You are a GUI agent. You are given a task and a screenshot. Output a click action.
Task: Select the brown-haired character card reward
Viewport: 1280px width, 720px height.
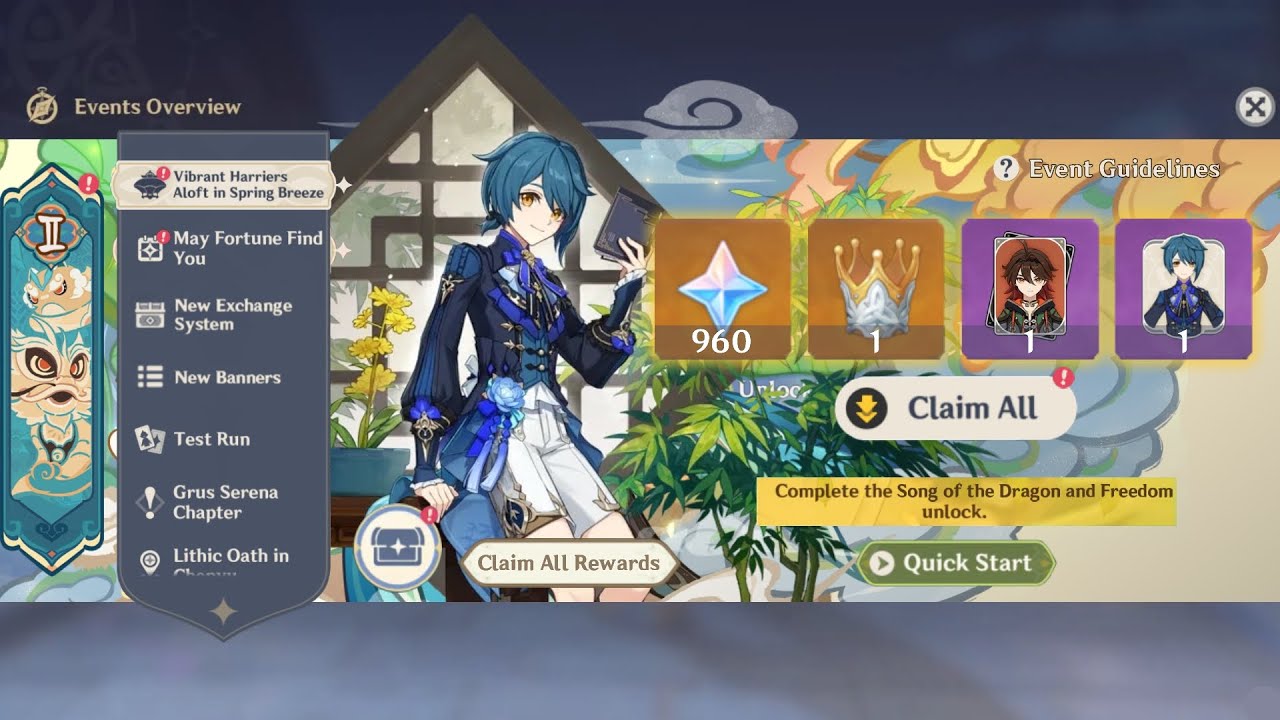pos(1029,290)
